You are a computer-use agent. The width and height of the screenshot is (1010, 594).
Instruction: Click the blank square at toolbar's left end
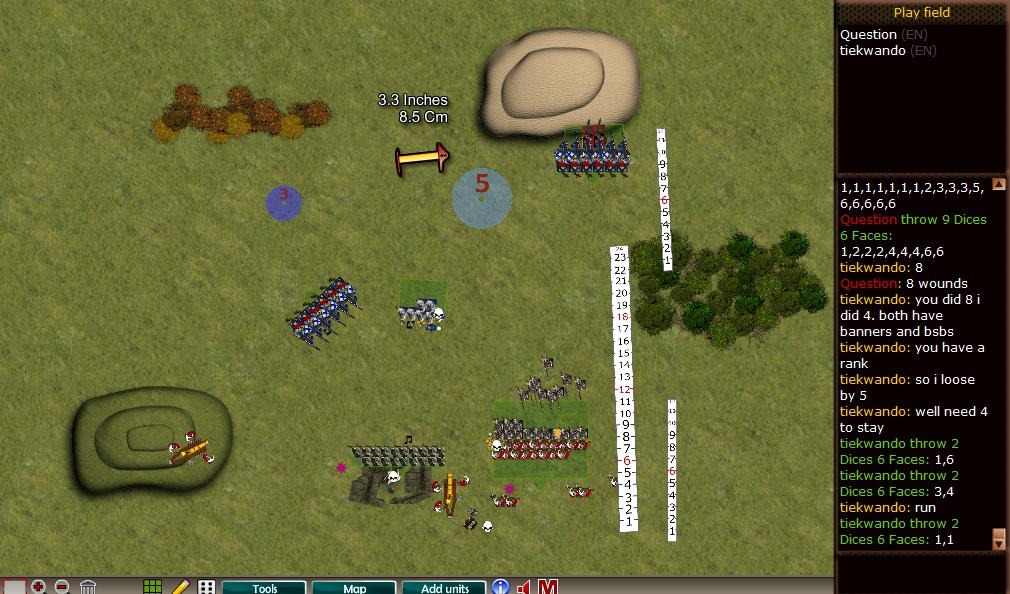(x=14, y=587)
